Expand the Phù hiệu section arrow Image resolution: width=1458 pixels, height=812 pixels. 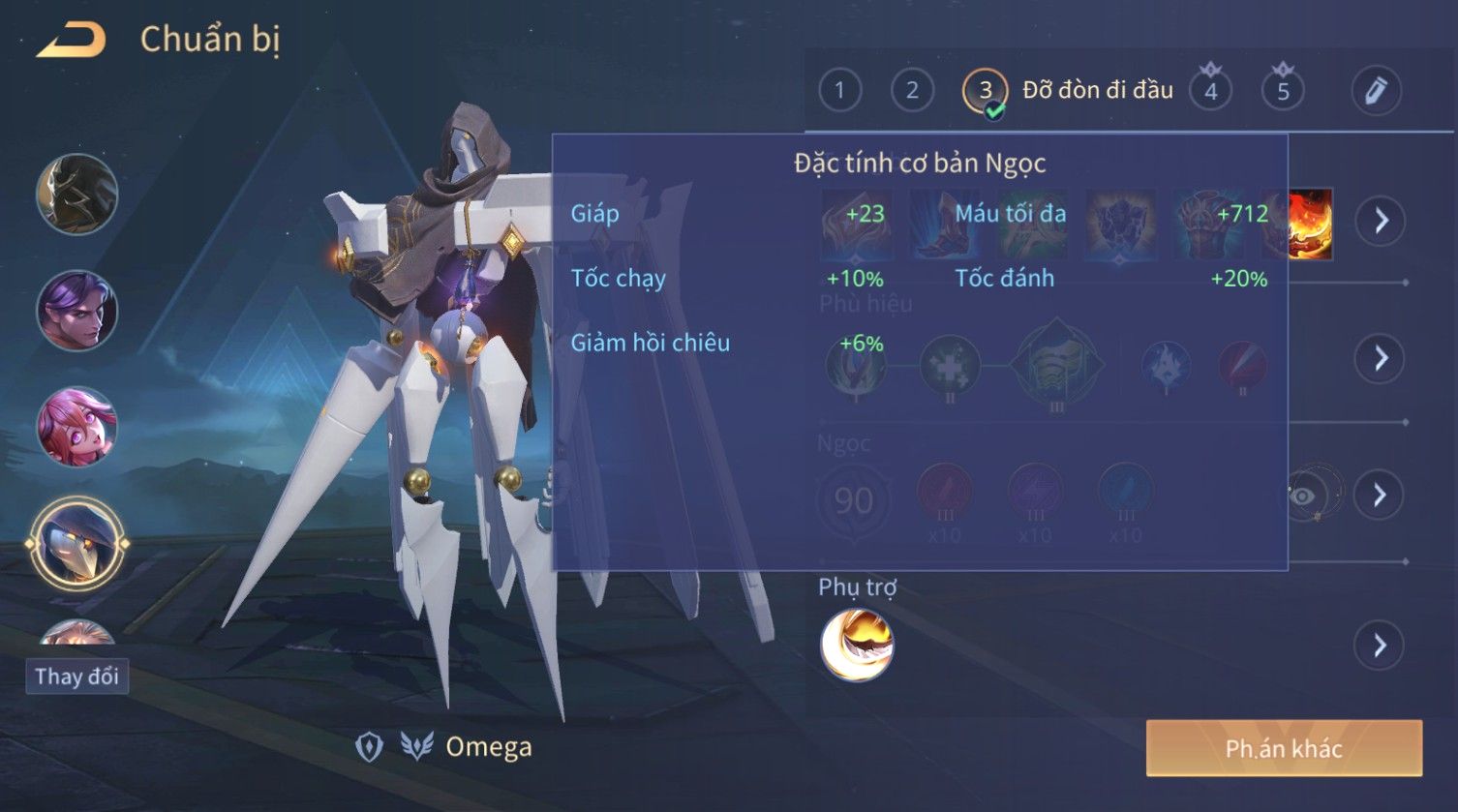1381,358
